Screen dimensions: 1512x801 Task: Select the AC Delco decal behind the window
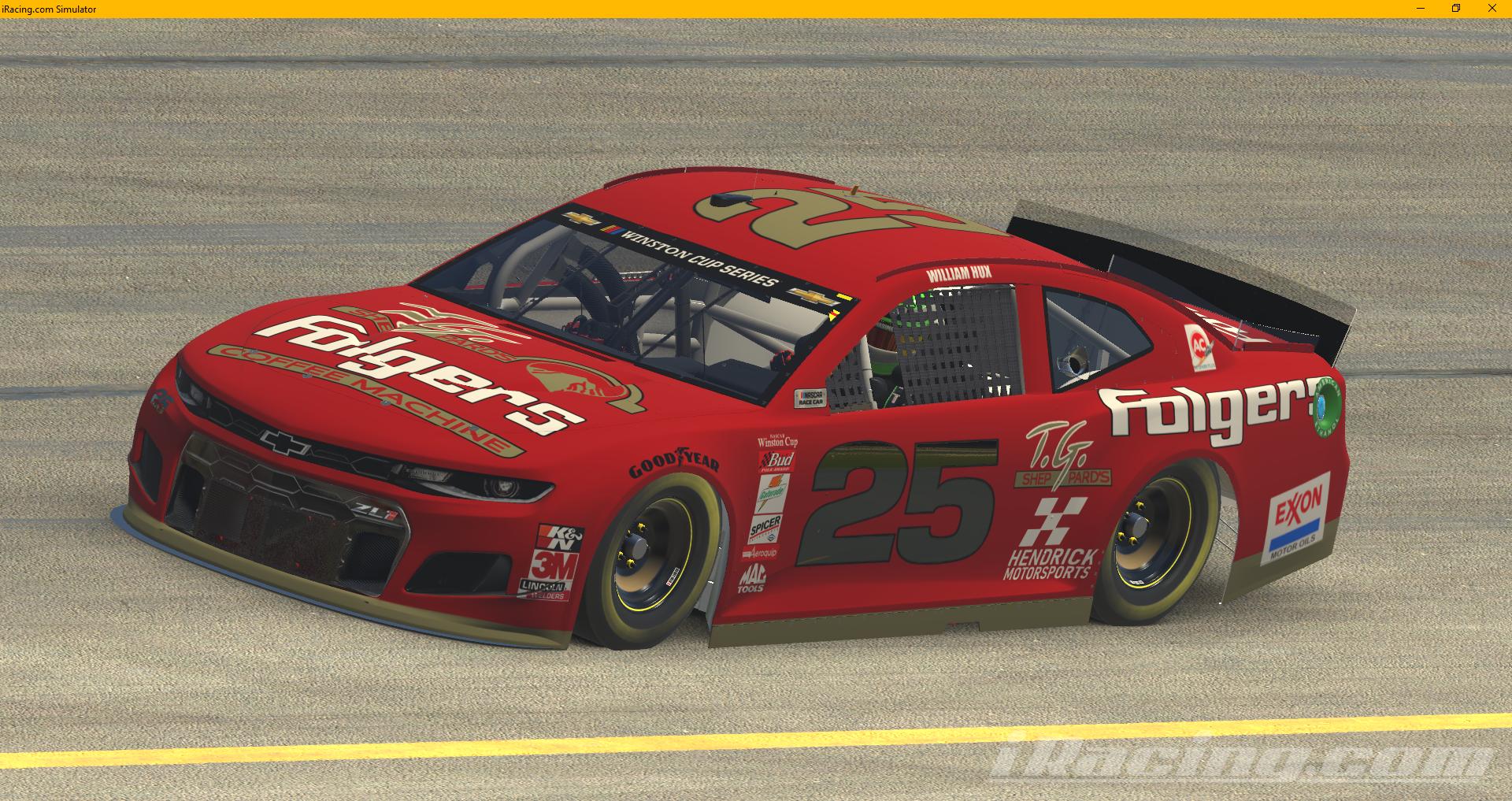pyautogui.click(x=1200, y=348)
